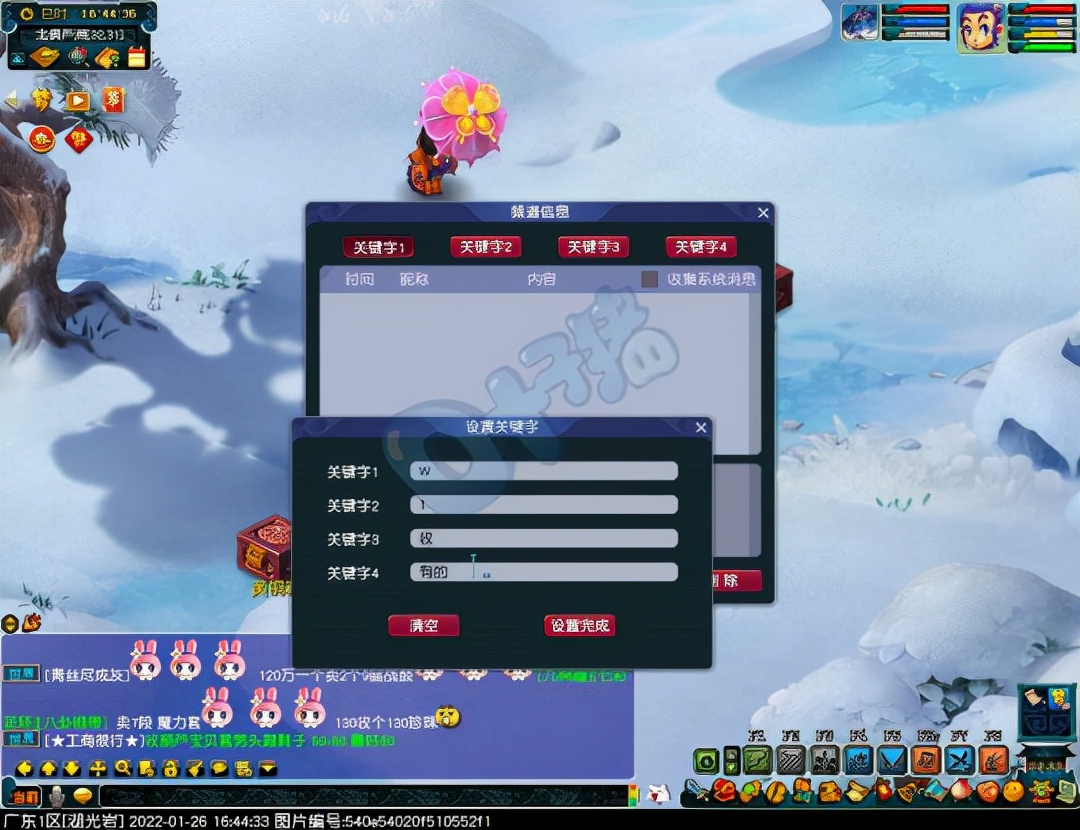The image size is (1080, 830).
Task: Toggle the 收集系统消息 checkbox
Action: coord(650,279)
